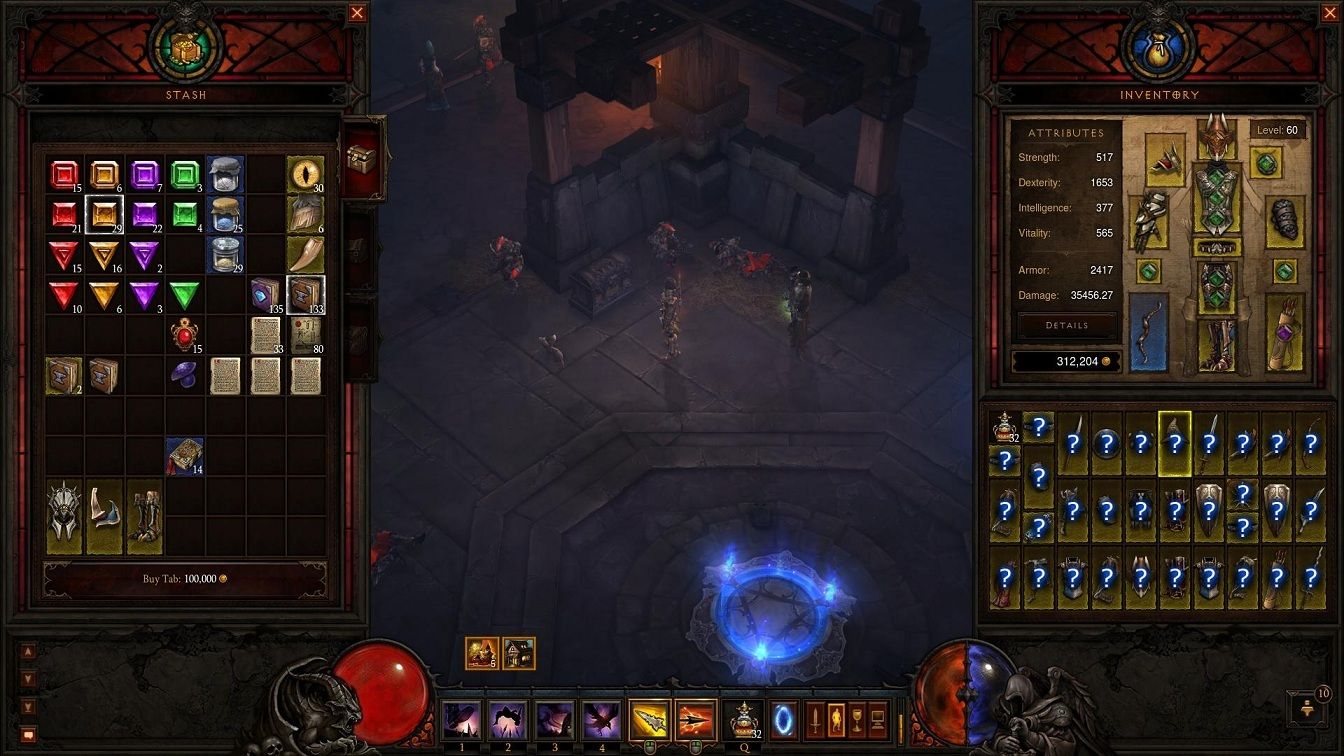Viewport: 1344px width, 756px height.
Task: Toggle the chat panel arrow at bottom left edge
Action: click(x=29, y=651)
